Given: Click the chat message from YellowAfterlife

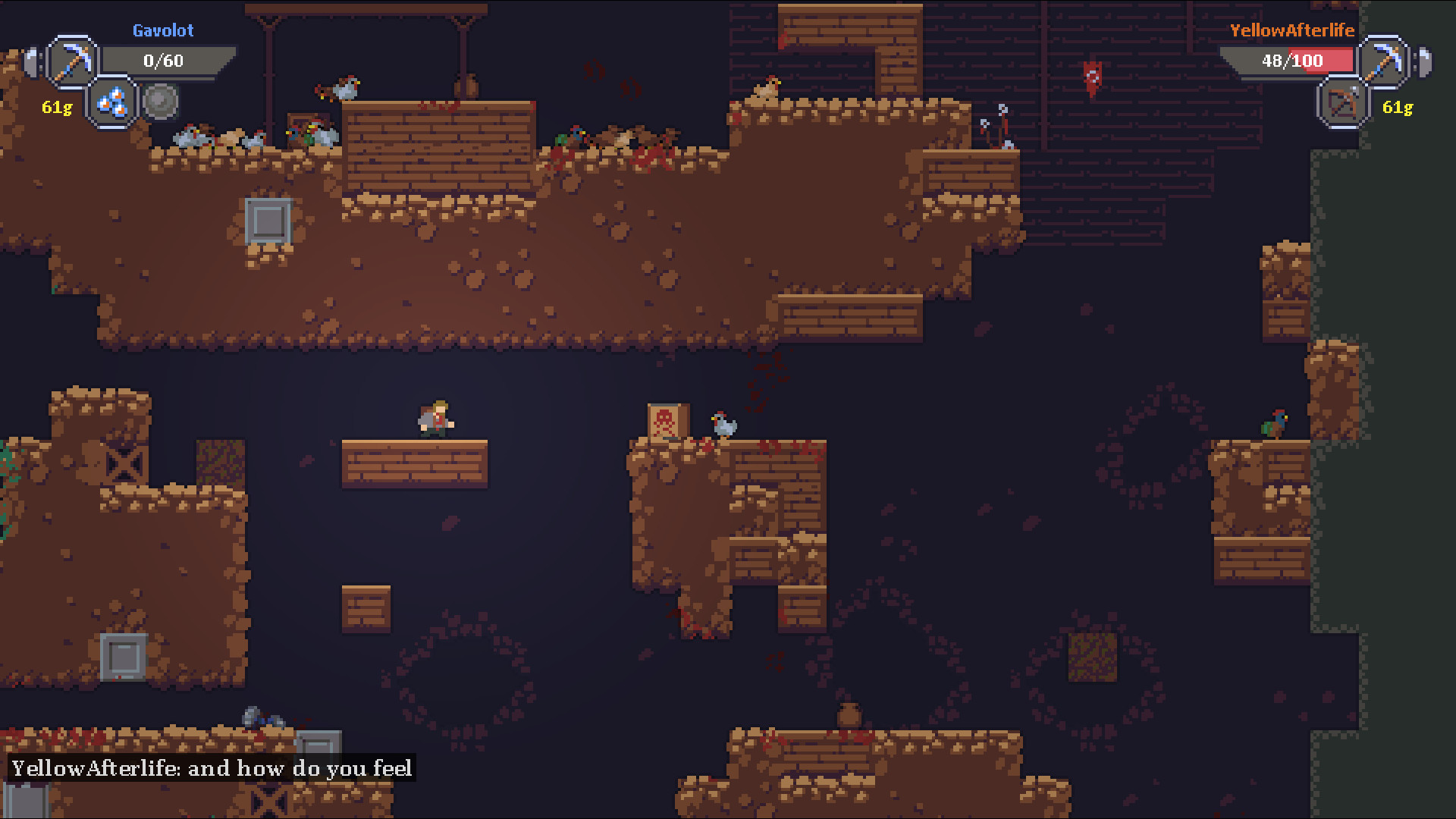Looking at the screenshot, I should point(209,768).
